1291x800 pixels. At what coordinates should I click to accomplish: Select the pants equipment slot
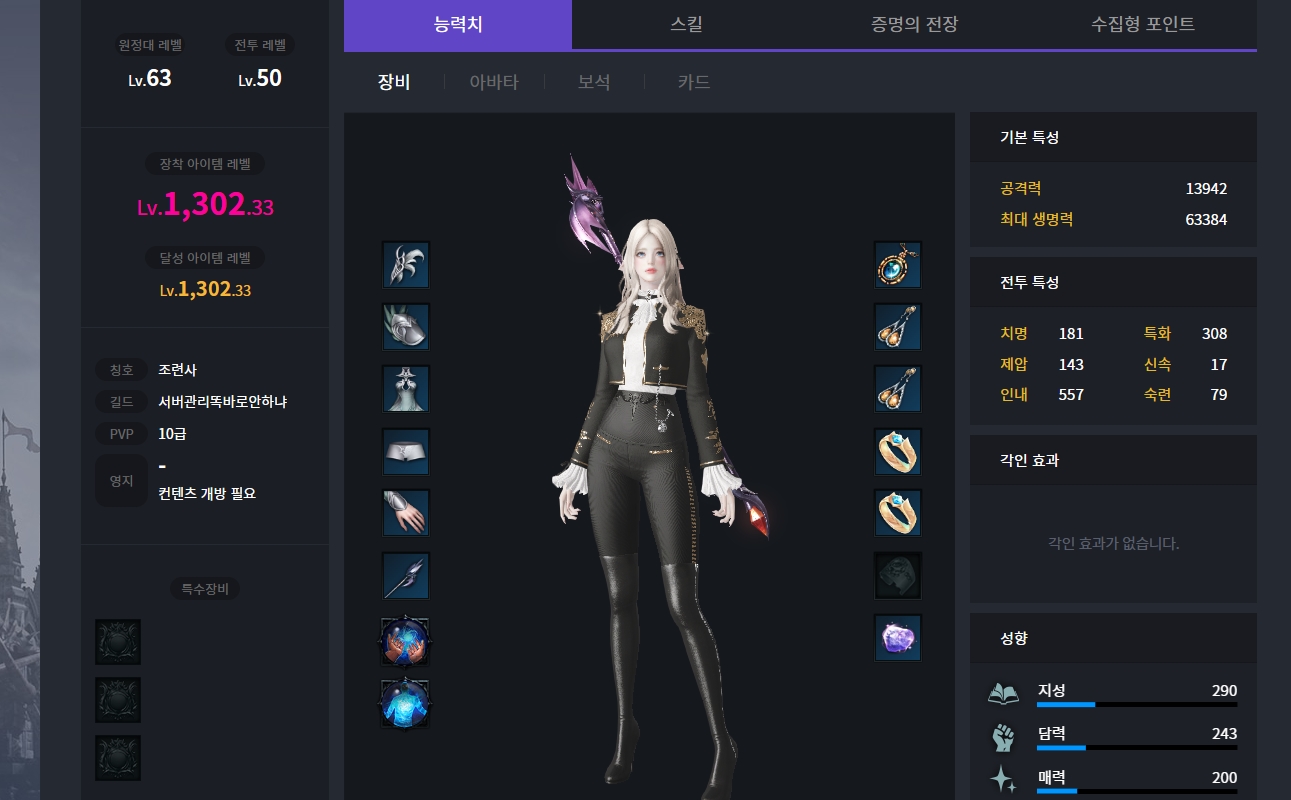406,452
